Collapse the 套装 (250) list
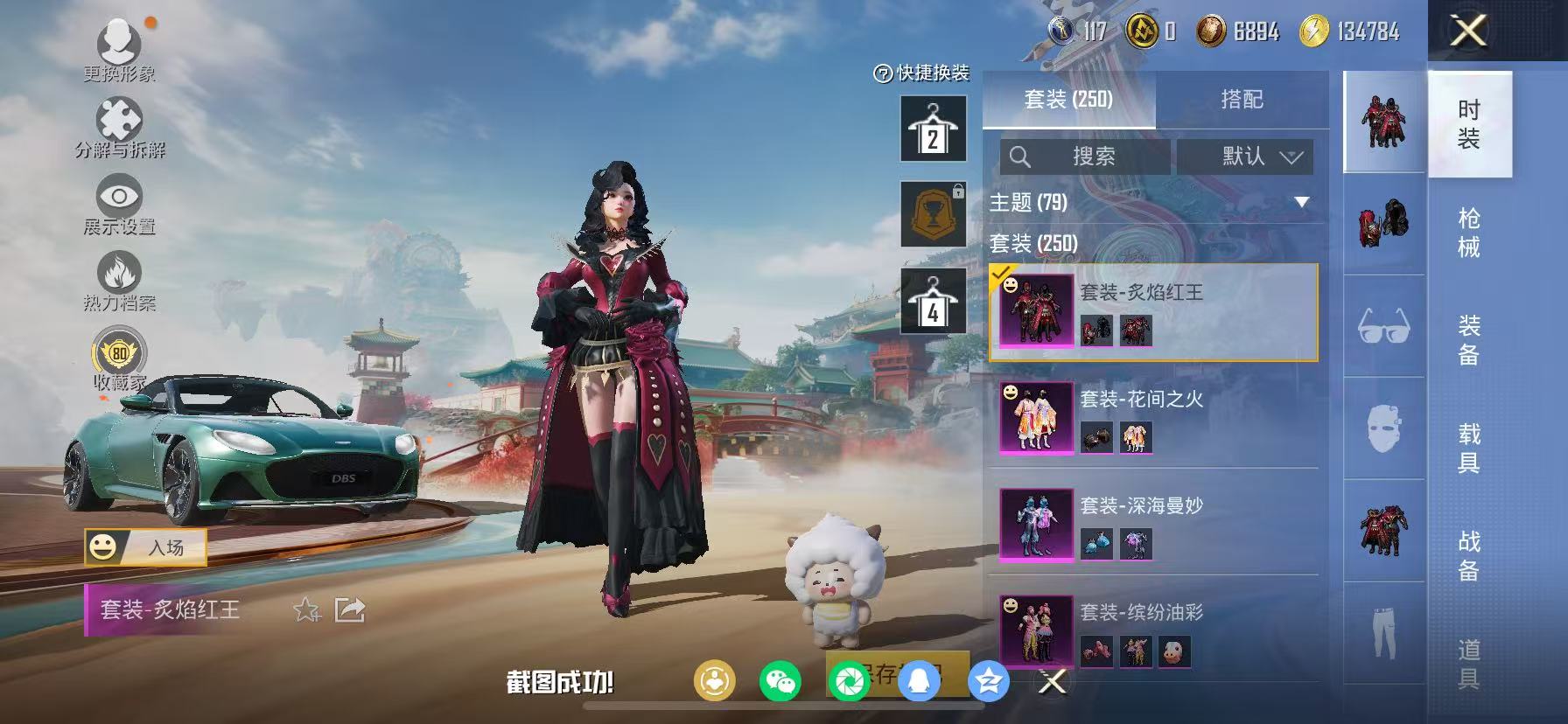 point(1032,241)
